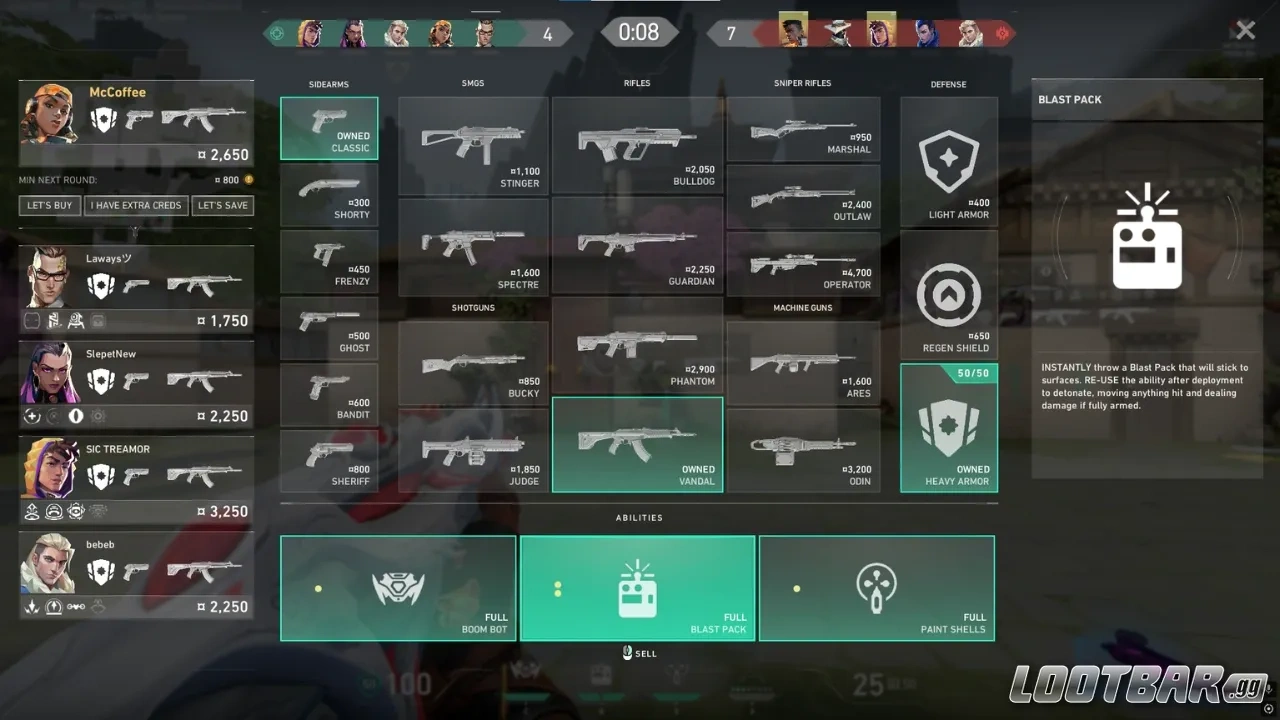Click the I HAVE EXTRA CREDS button

136,205
